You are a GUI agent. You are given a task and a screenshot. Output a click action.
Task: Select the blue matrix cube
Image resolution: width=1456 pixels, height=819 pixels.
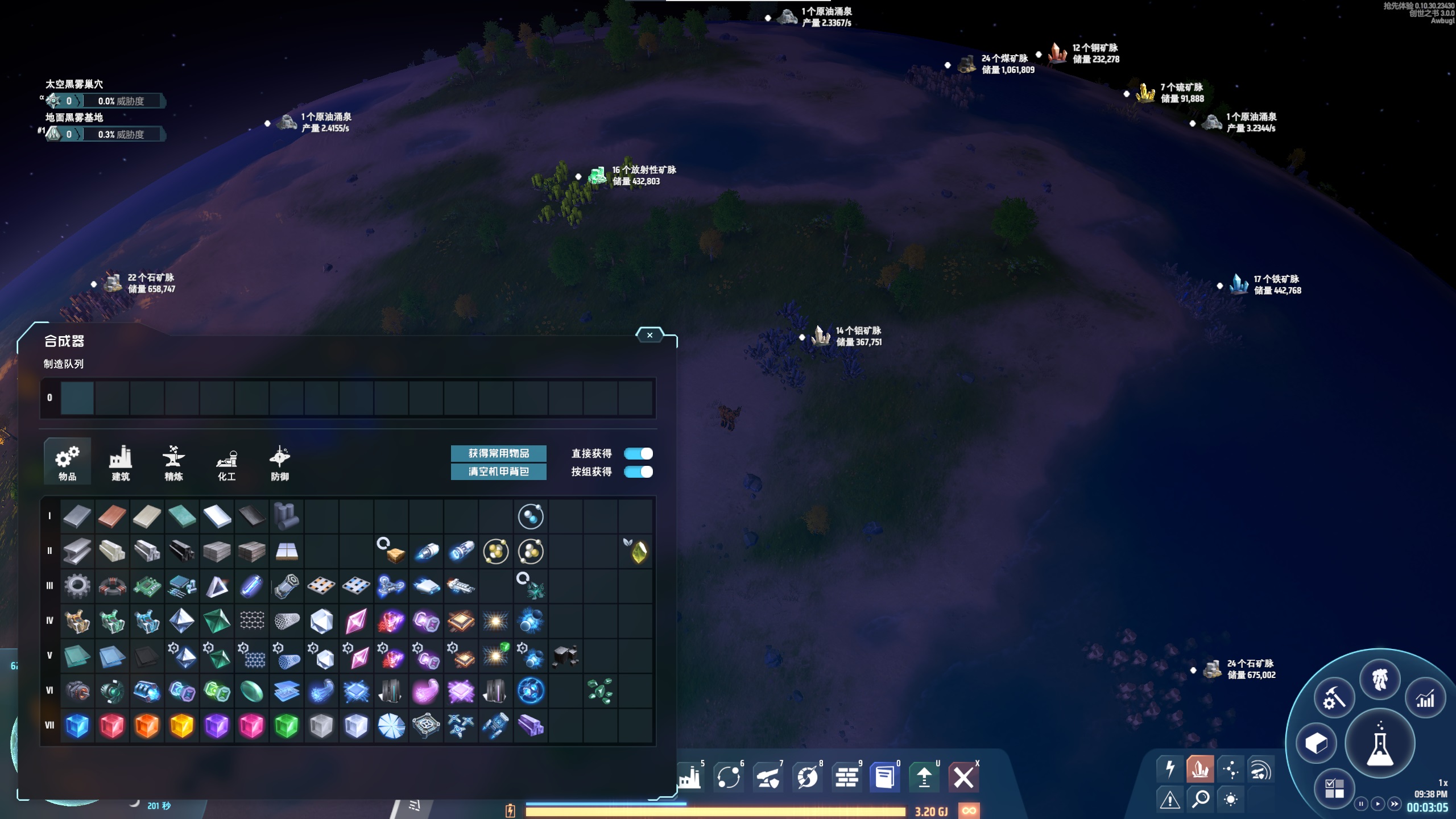[77, 725]
